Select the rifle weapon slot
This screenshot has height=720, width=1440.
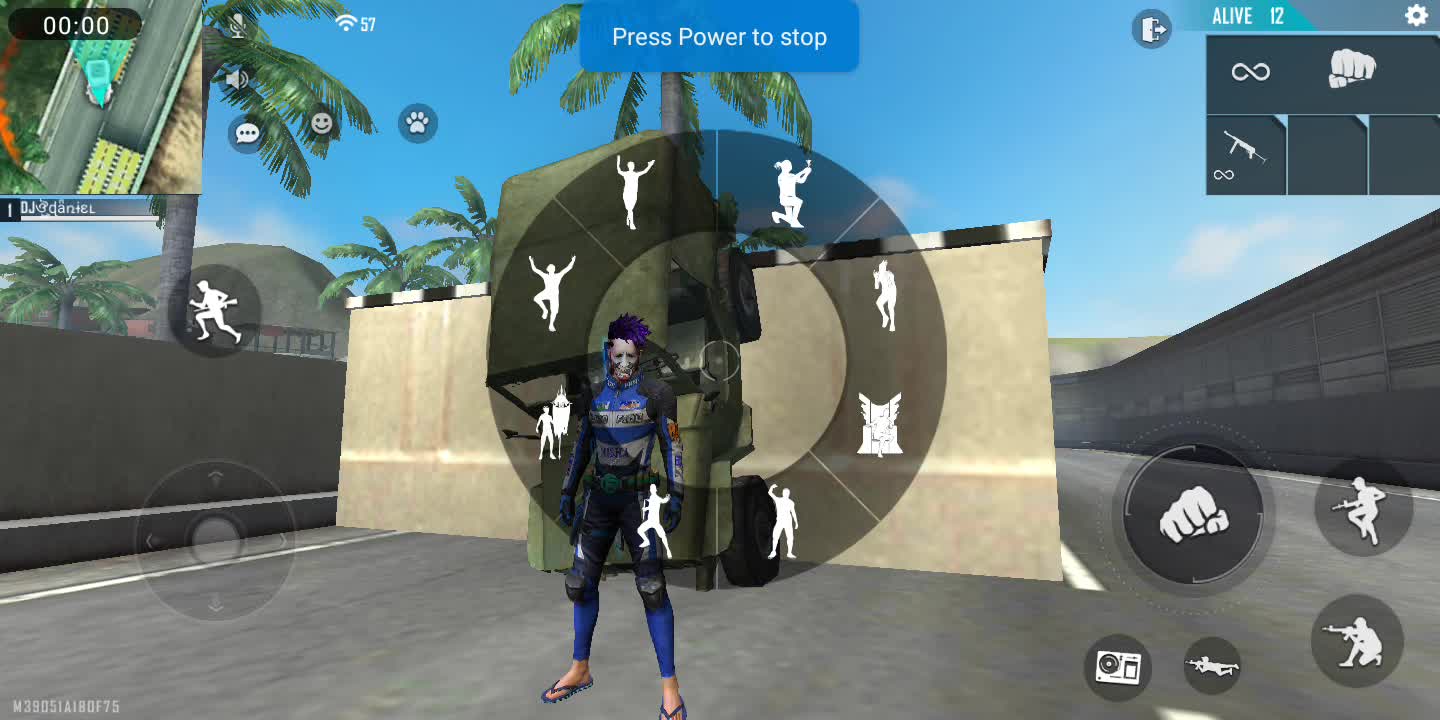point(1245,155)
